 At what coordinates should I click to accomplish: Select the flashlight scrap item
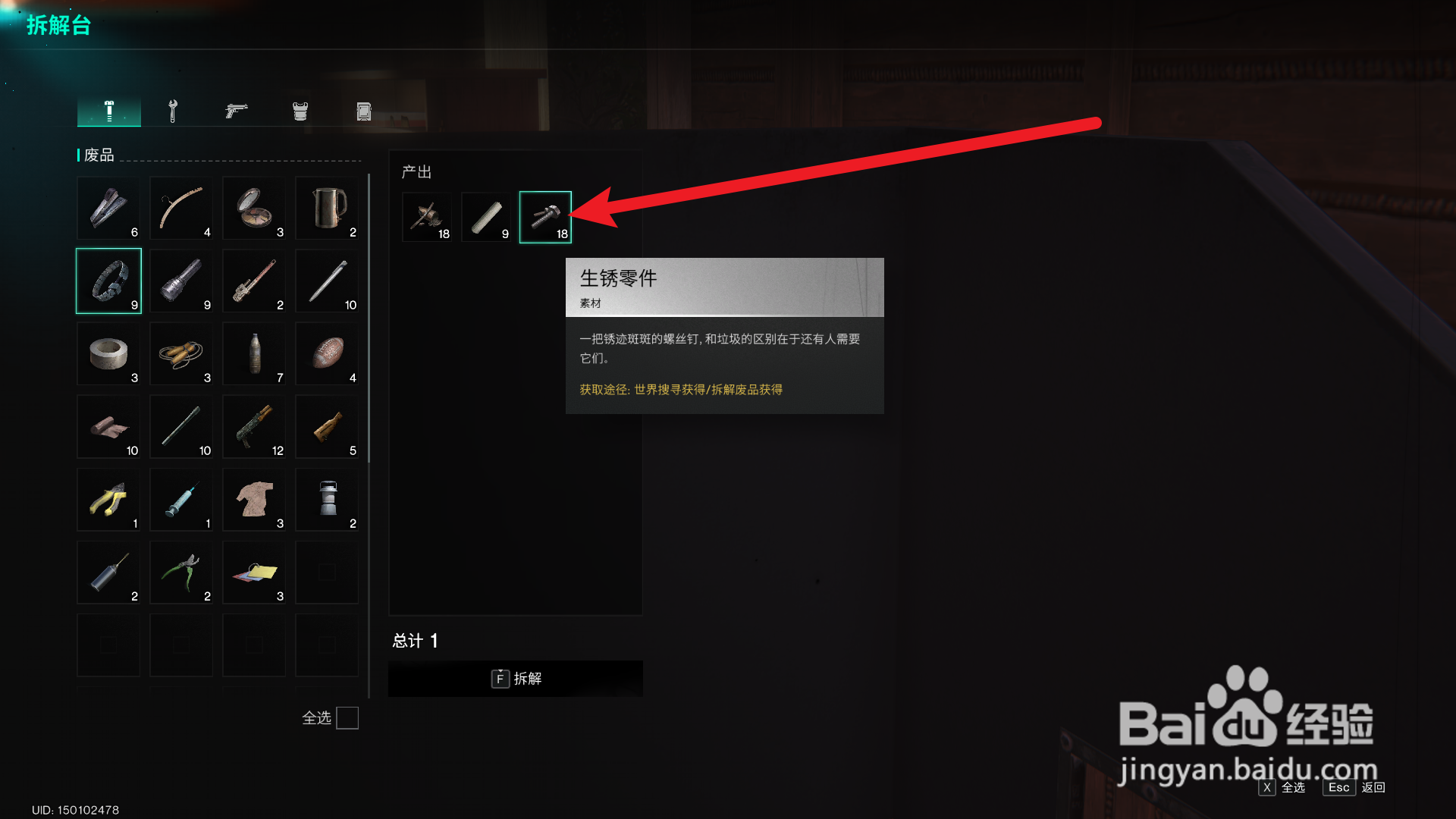(181, 281)
